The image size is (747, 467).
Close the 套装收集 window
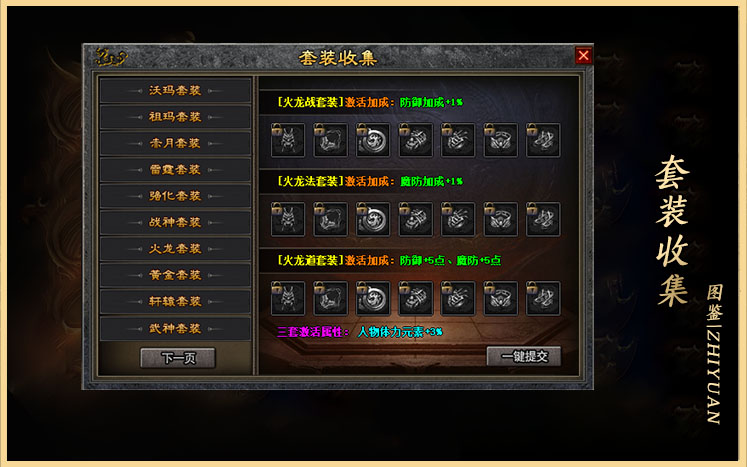coord(583,56)
